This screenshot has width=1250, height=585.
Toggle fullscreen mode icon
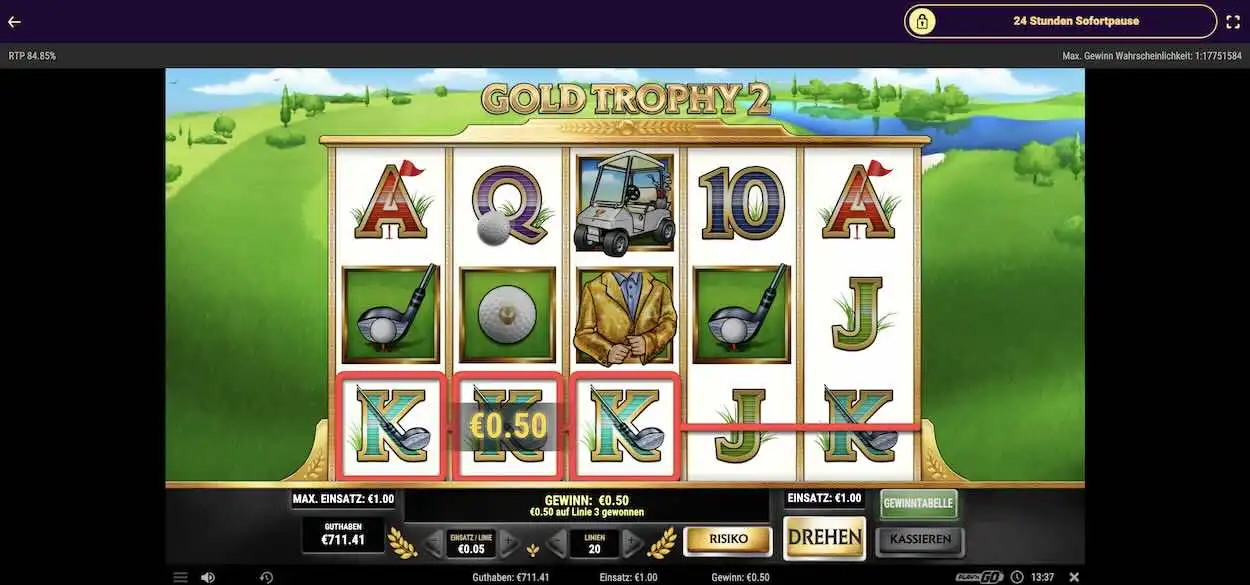tap(1233, 21)
